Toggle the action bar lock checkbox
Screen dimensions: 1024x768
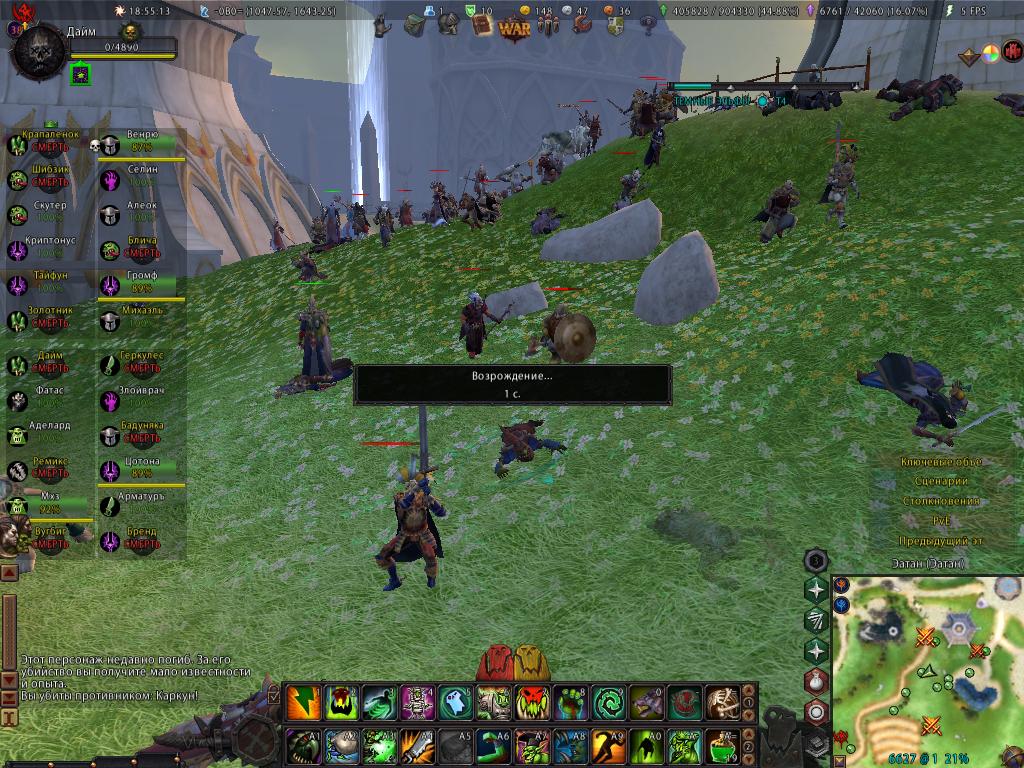click(x=274, y=691)
